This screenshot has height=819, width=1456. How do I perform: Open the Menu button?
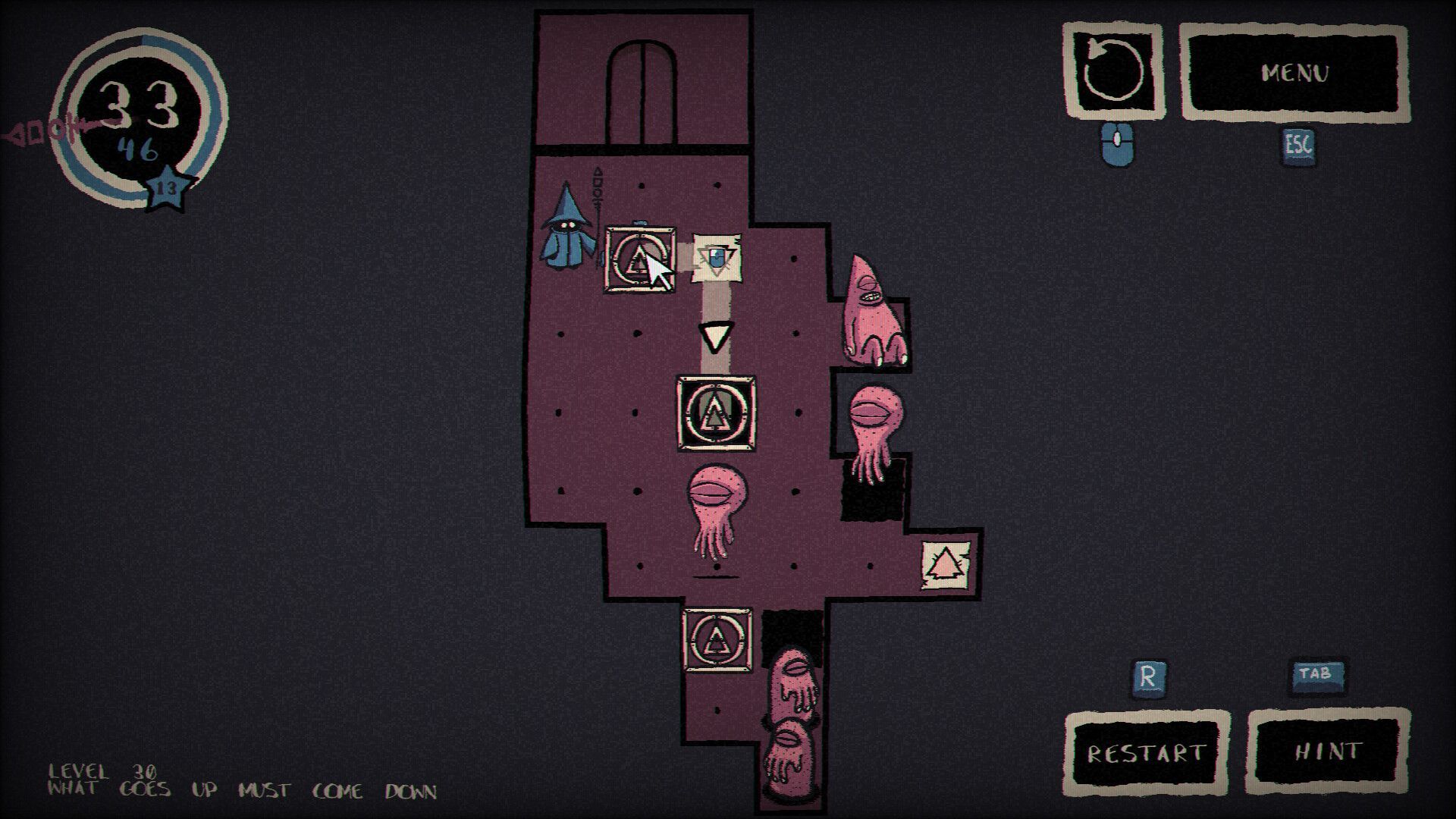[1294, 73]
